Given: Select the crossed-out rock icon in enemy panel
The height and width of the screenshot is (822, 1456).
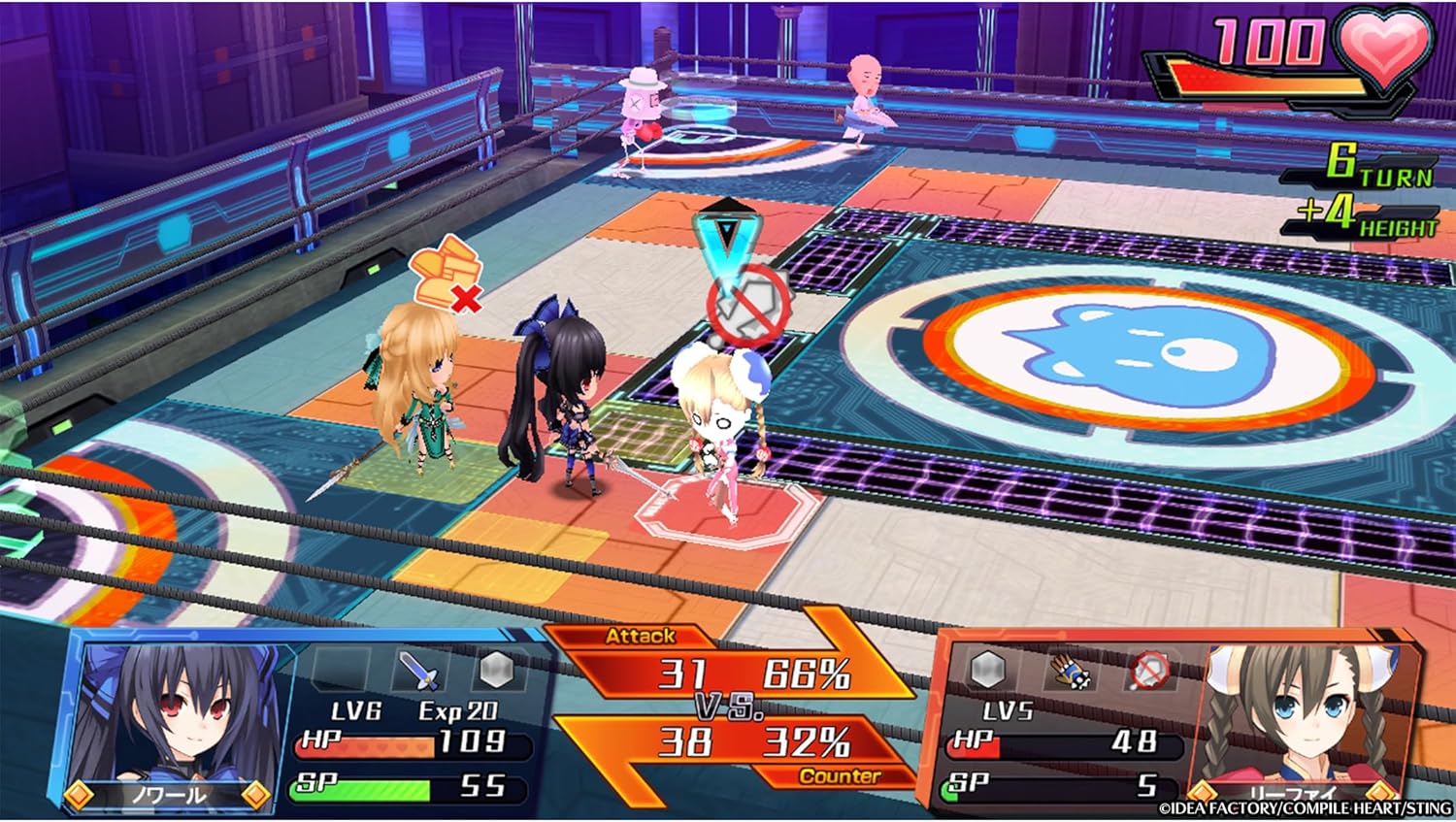Looking at the screenshot, I should pyautogui.click(x=1152, y=670).
